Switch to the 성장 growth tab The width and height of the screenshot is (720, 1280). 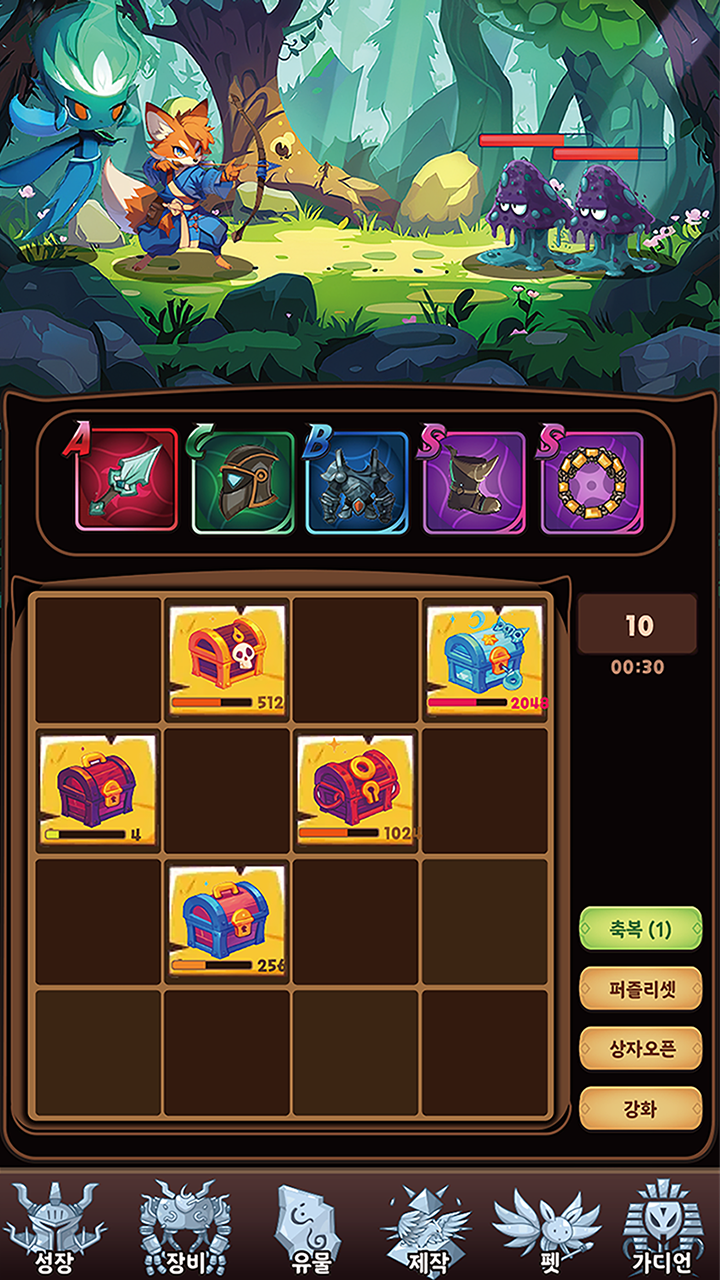[x=55, y=1226]
